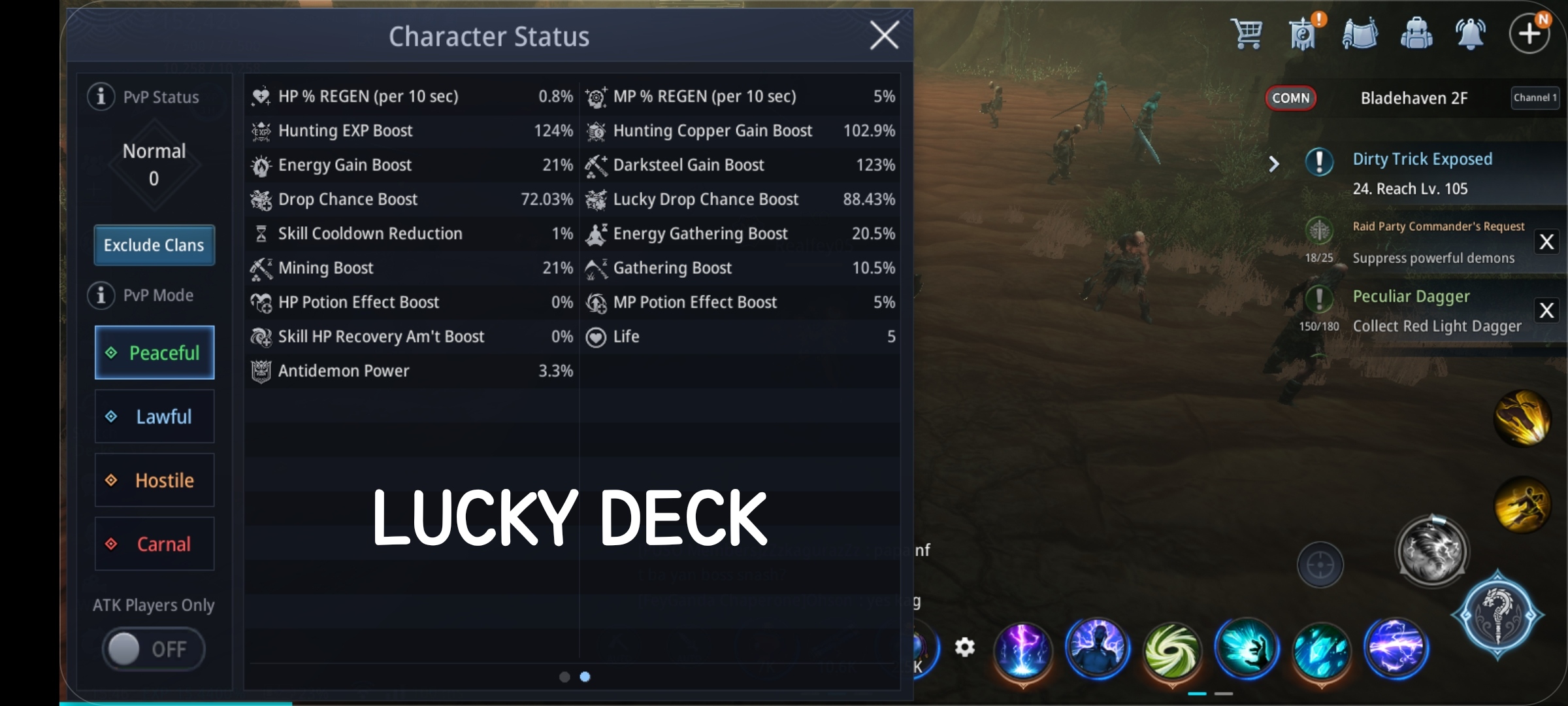Switch to the first stats page dot
This screenshot has width=1568, height=706.
[x=564, y=677]
